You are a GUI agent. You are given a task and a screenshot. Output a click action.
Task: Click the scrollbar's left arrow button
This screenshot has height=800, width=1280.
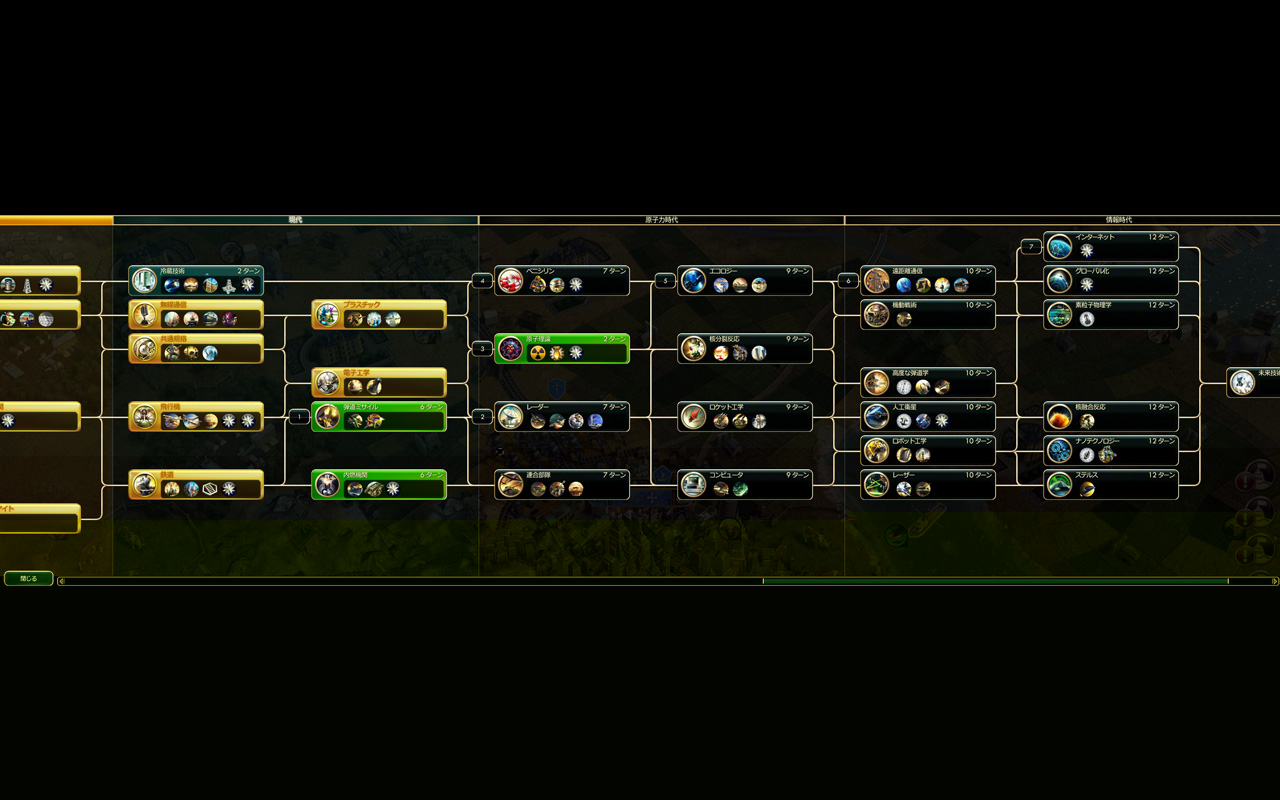[x=62, y=581]
